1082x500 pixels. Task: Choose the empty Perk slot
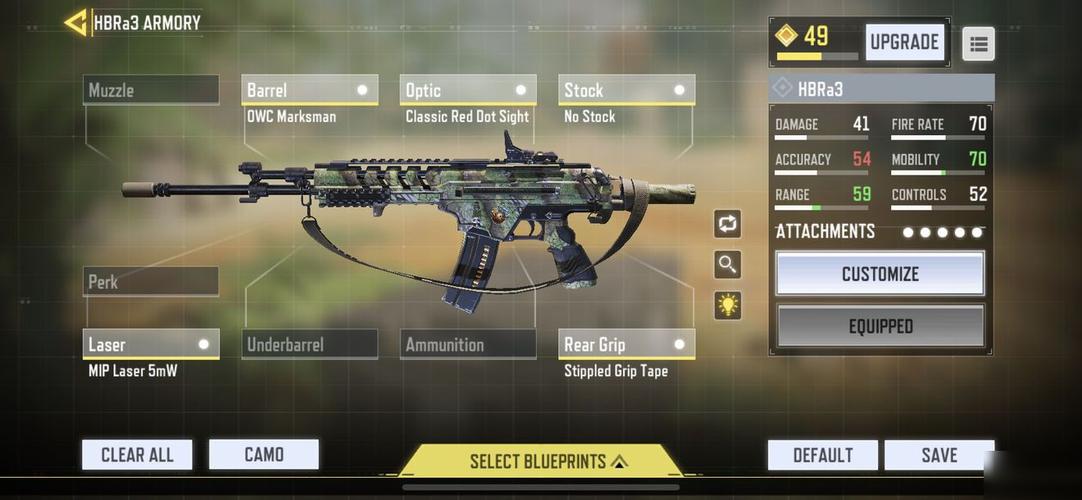pyautogui.click(x=151, y=282)
